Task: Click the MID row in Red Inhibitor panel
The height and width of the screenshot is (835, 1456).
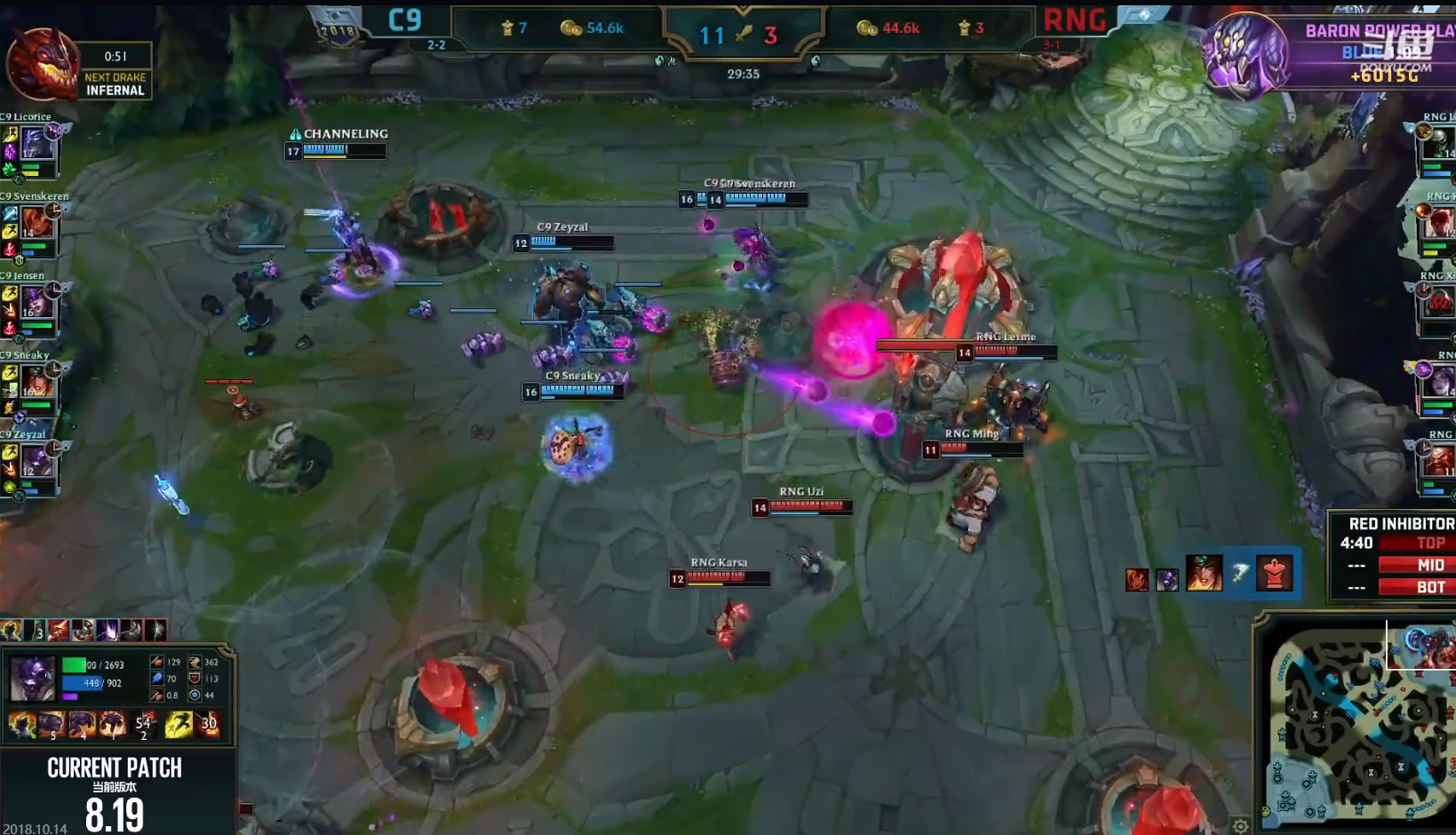Action: (1416, 565)
